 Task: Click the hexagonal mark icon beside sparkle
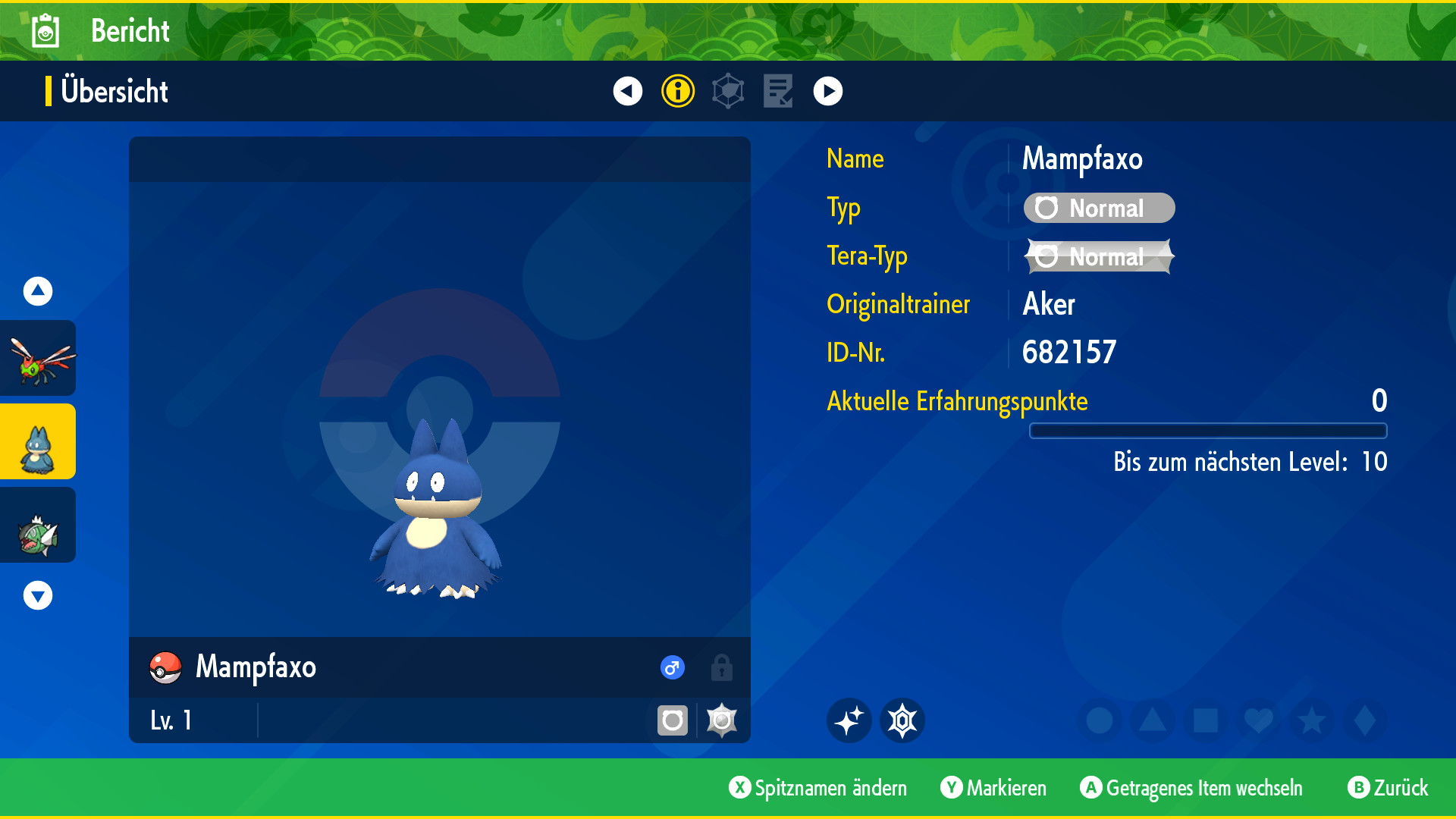pos(902,720)
